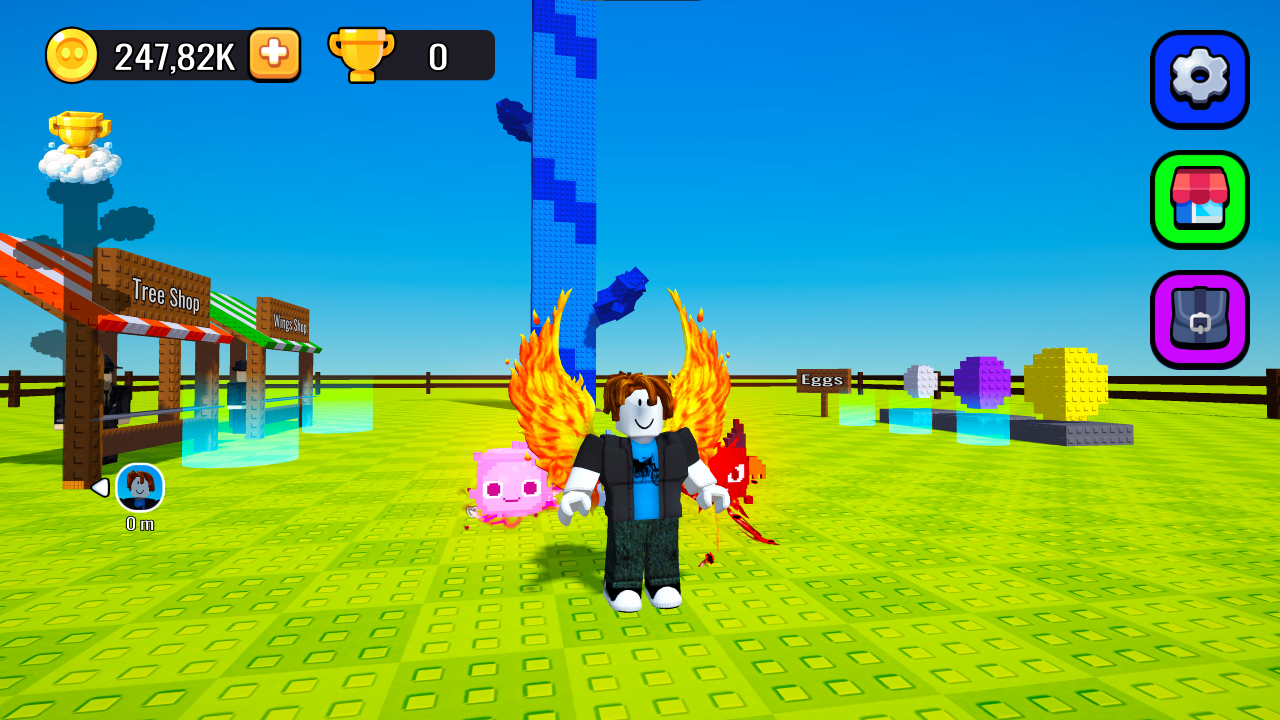Open the purple backpack inventory

click(x=1199, y=318)
